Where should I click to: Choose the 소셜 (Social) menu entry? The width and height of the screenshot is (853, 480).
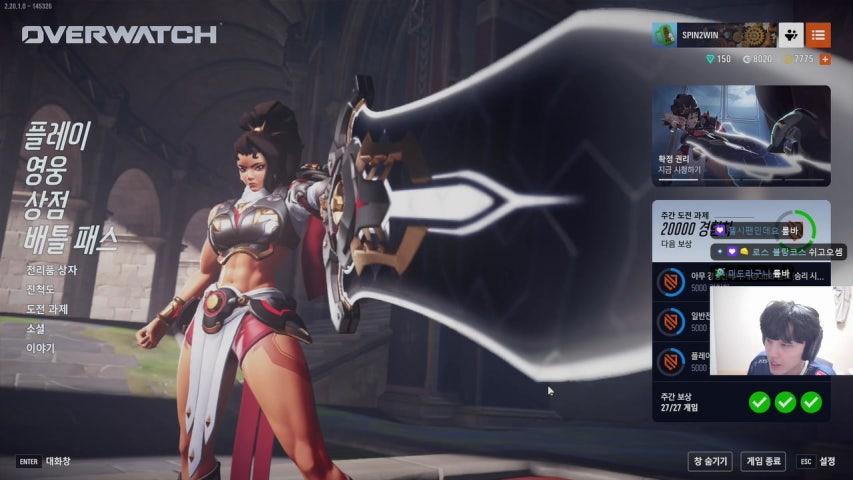coord(36,328)
